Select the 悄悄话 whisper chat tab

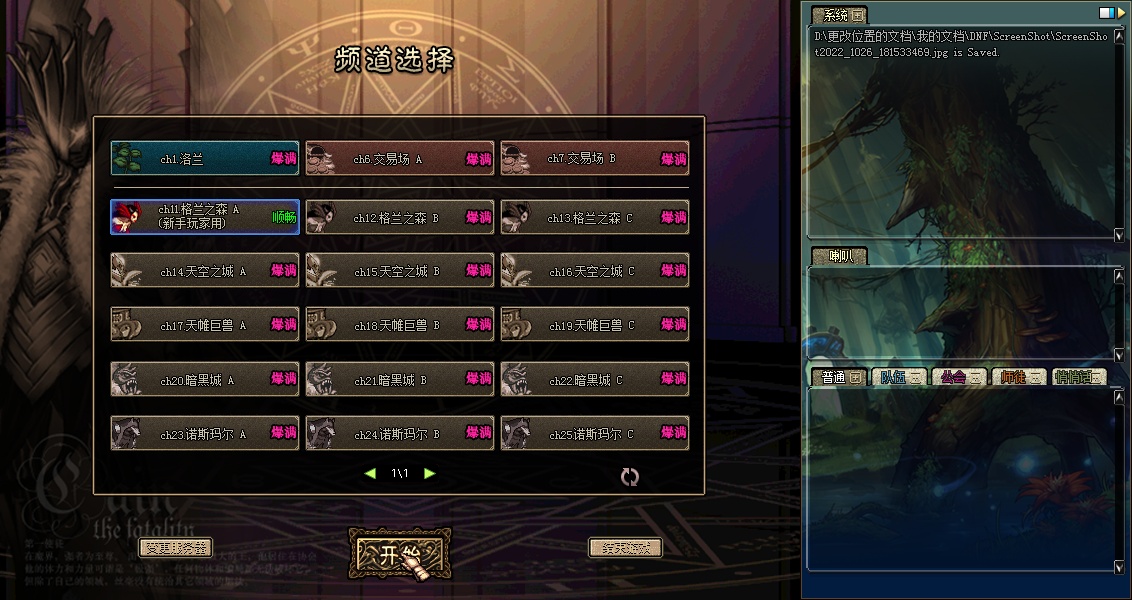[1080, 377]
